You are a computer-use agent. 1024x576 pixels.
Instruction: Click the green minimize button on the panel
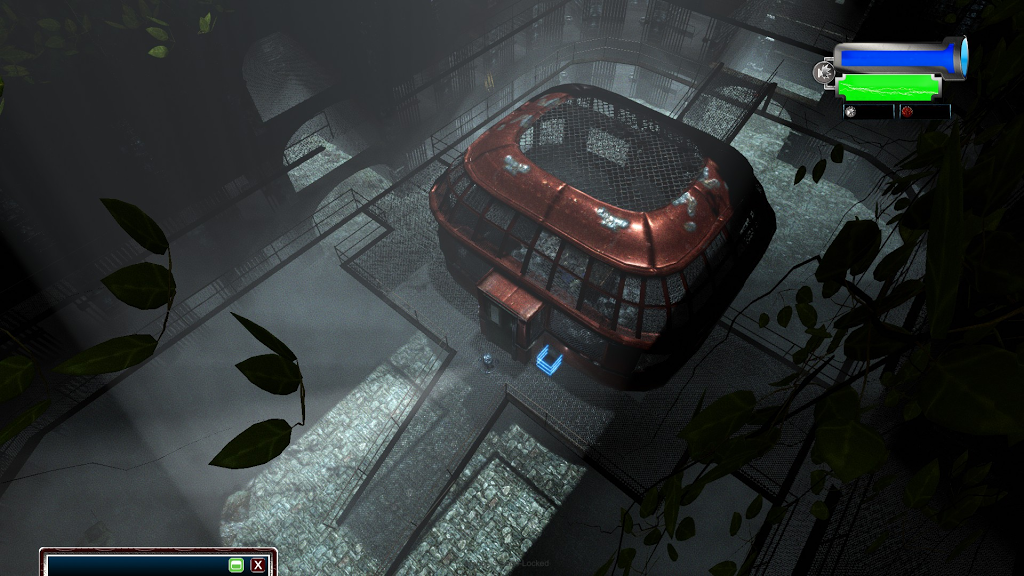pos(236,565)
